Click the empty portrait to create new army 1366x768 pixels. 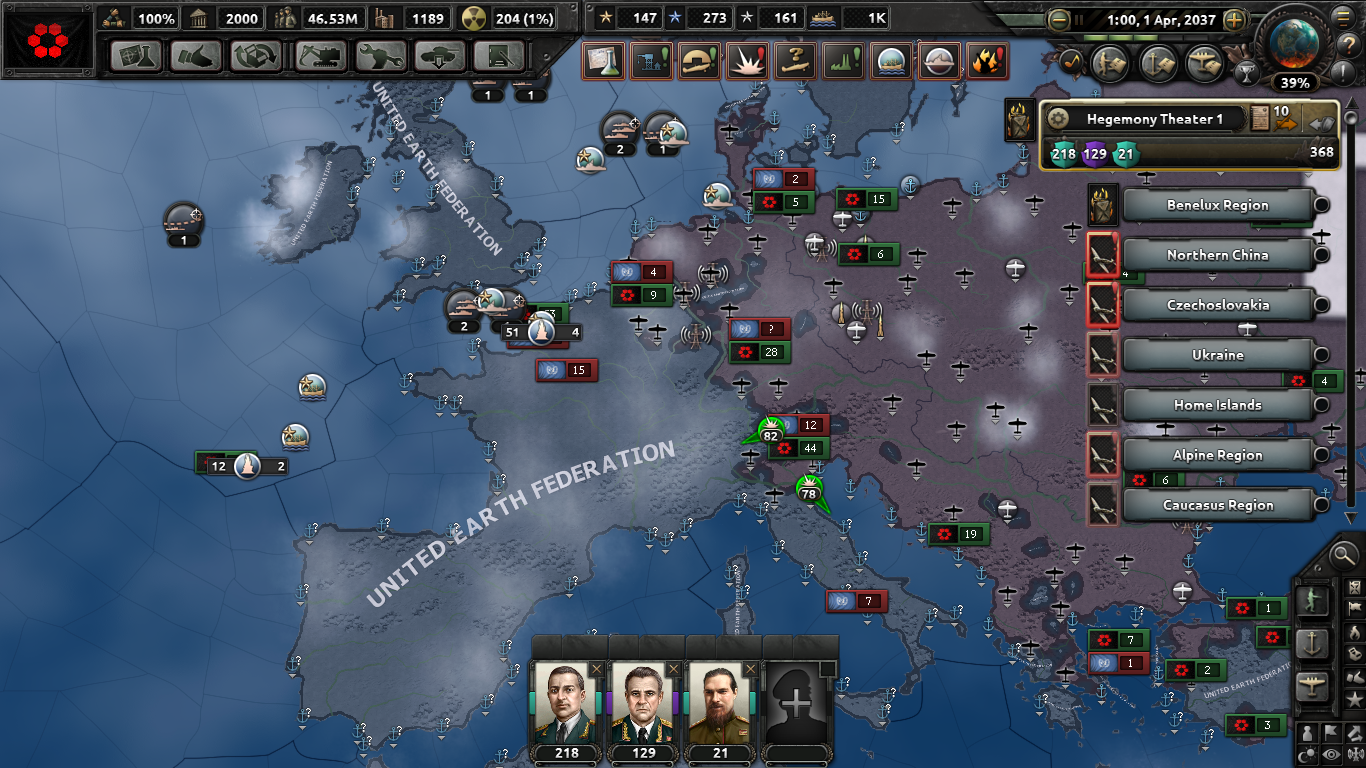[796, 703]
